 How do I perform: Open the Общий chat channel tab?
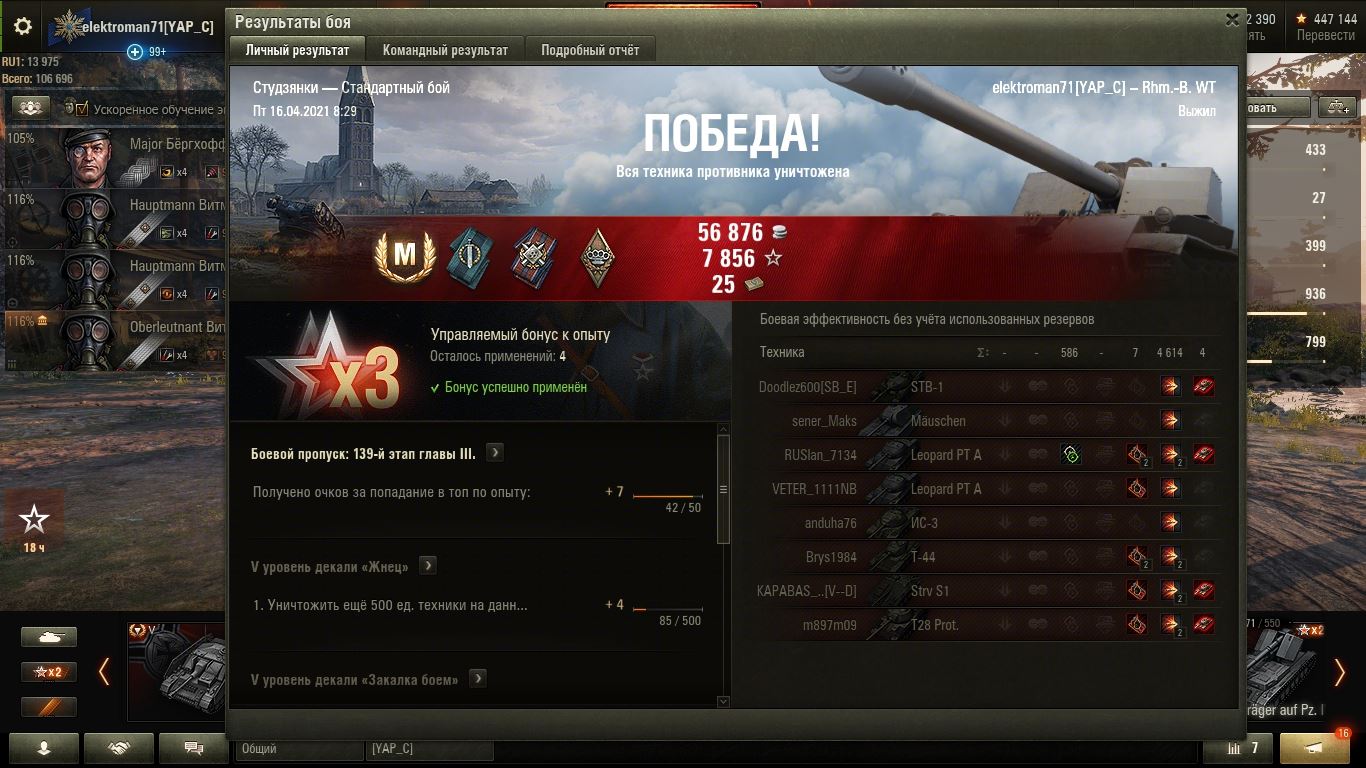click(x=299, y=748)
